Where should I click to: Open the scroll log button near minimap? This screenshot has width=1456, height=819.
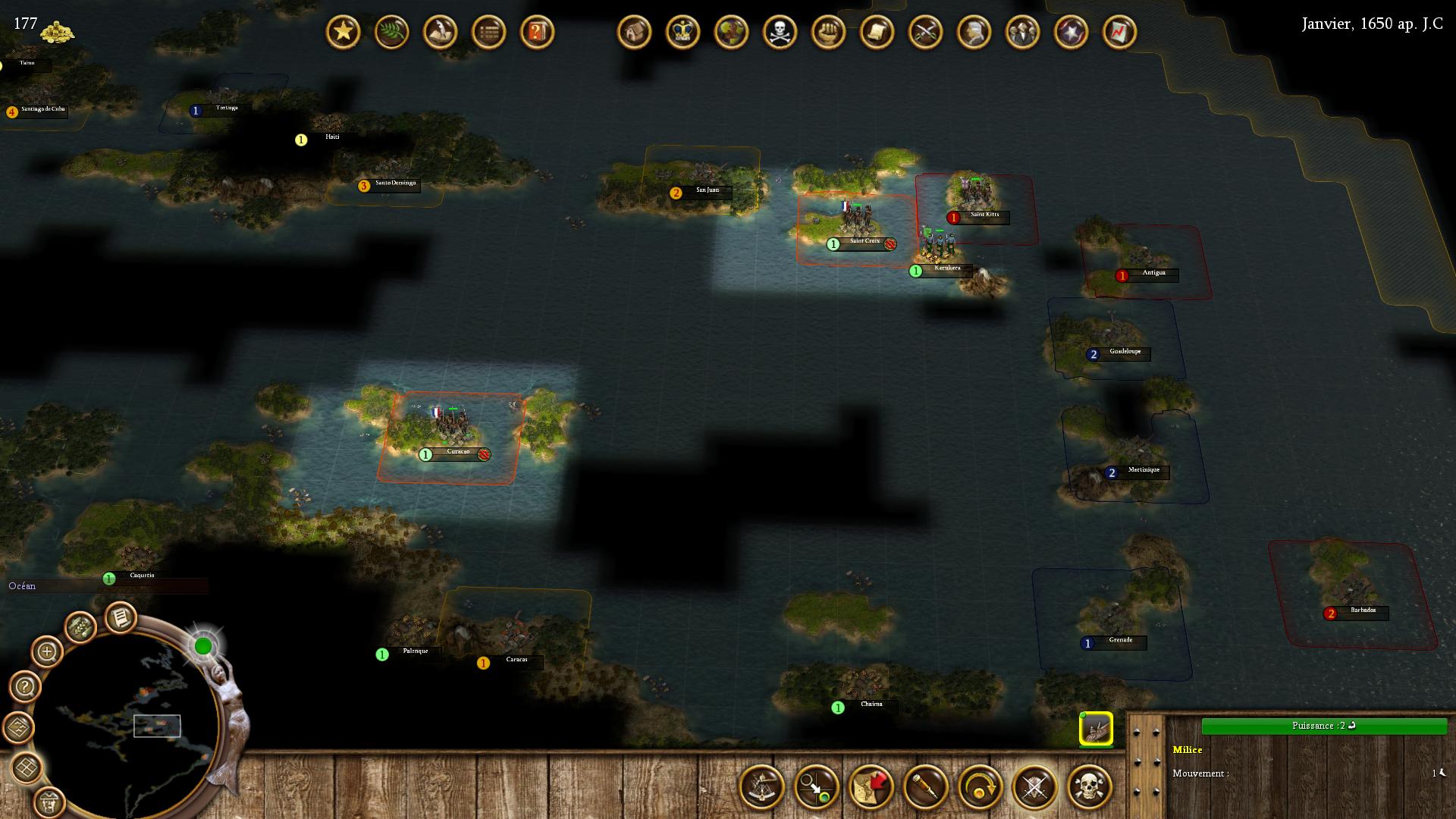(x=119, y=618)
